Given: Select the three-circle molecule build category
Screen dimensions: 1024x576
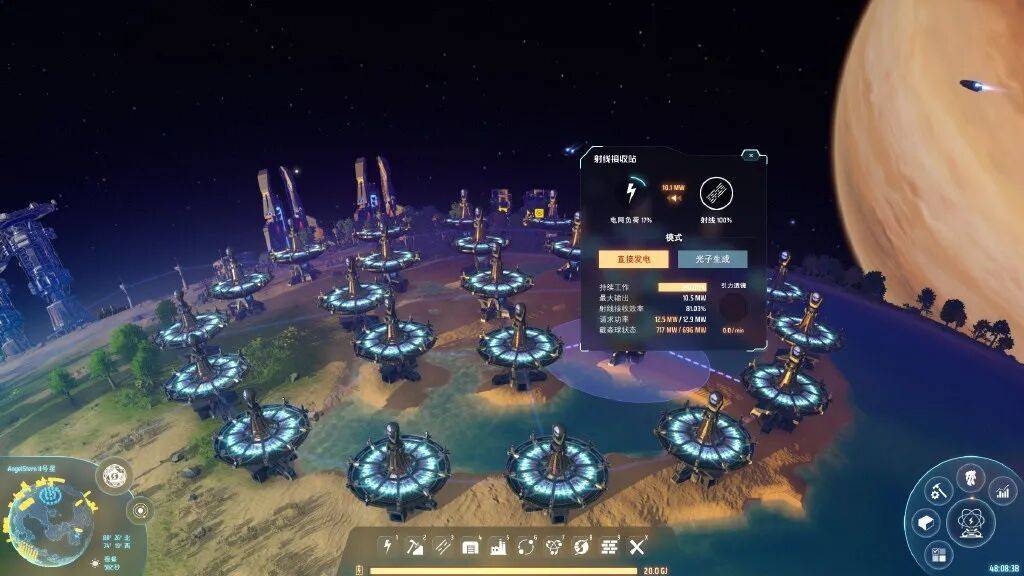Looking at the screenshot, I should [x=554, y=546].
